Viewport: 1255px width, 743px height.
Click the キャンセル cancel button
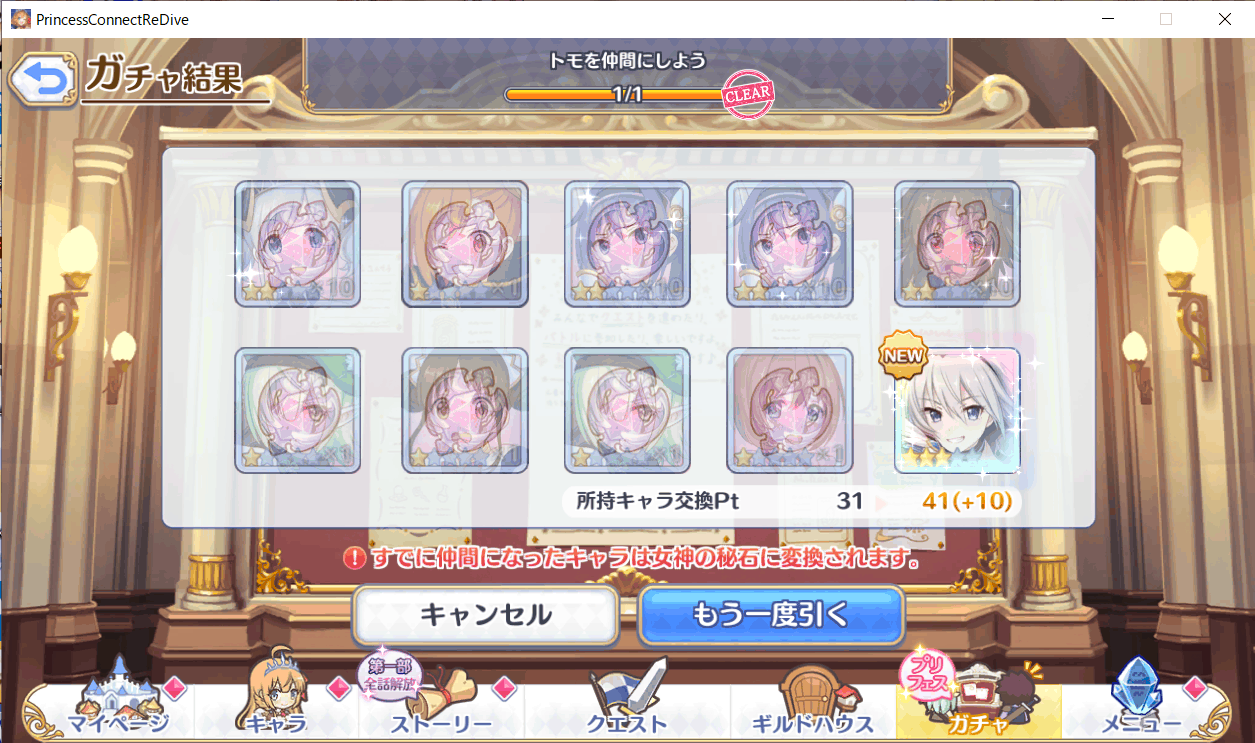click(x=485, y=613)
